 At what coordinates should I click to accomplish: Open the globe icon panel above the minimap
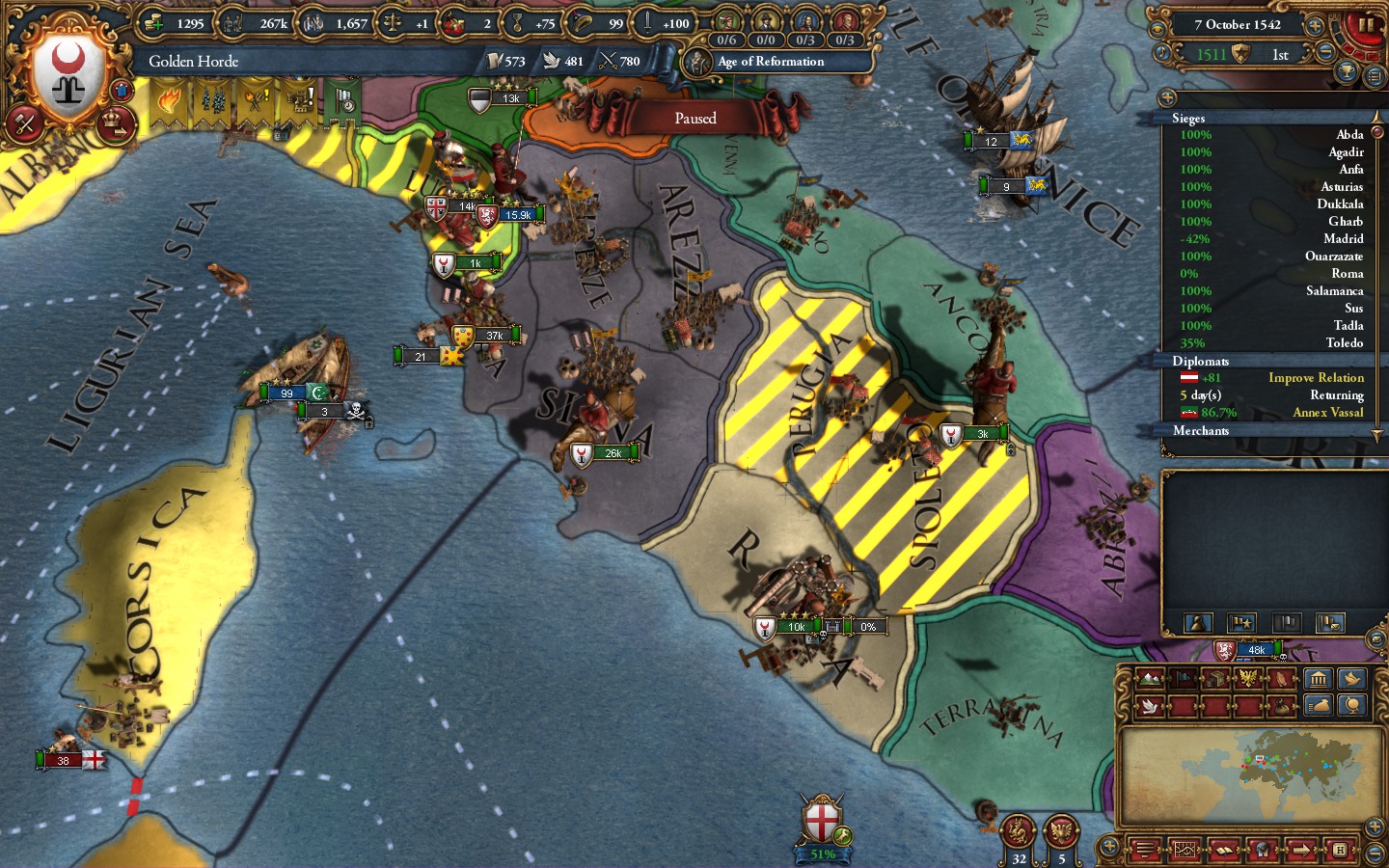point(1351,705)
